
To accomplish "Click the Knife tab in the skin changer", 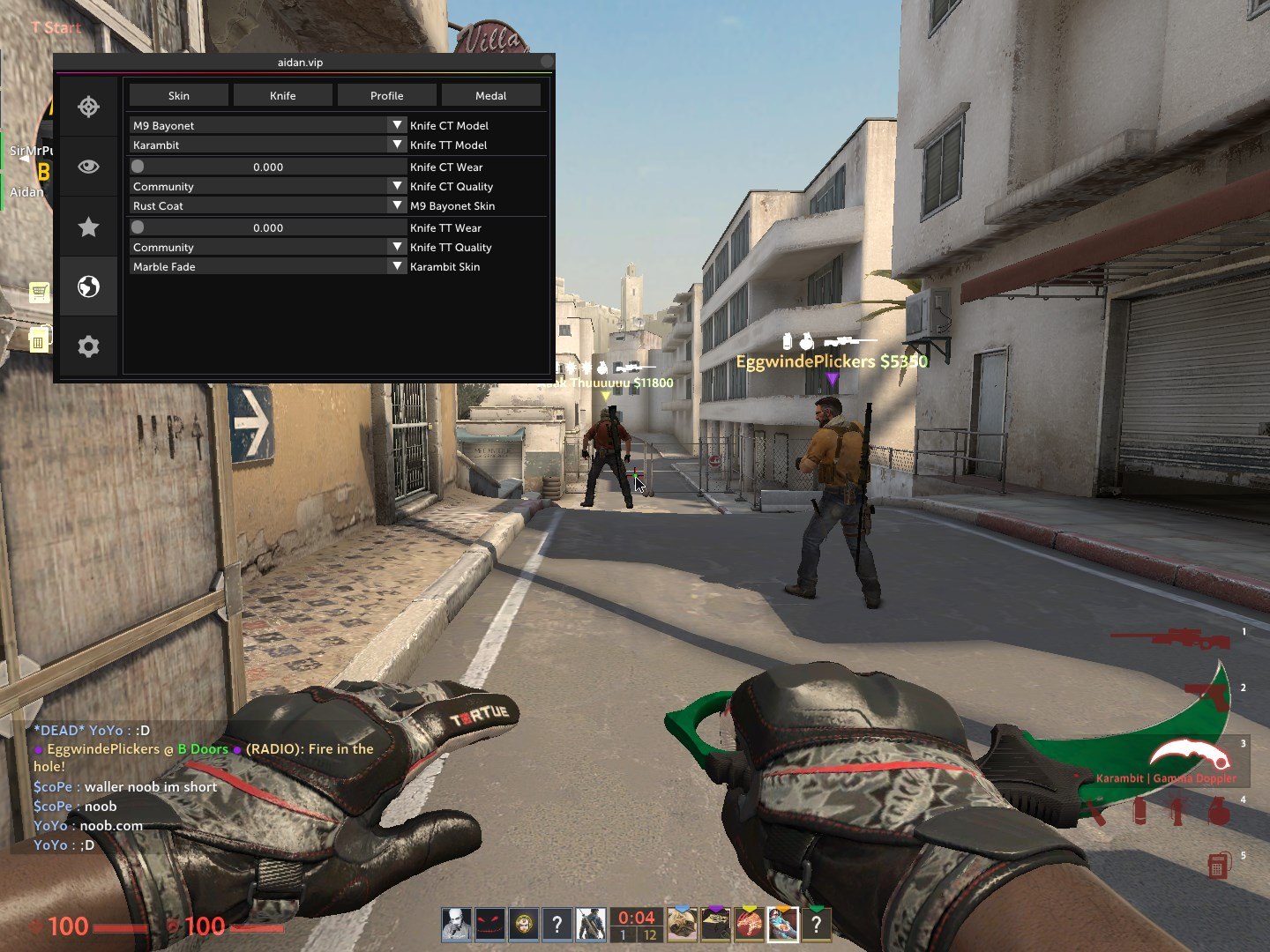I will click(x=282, y=94).
